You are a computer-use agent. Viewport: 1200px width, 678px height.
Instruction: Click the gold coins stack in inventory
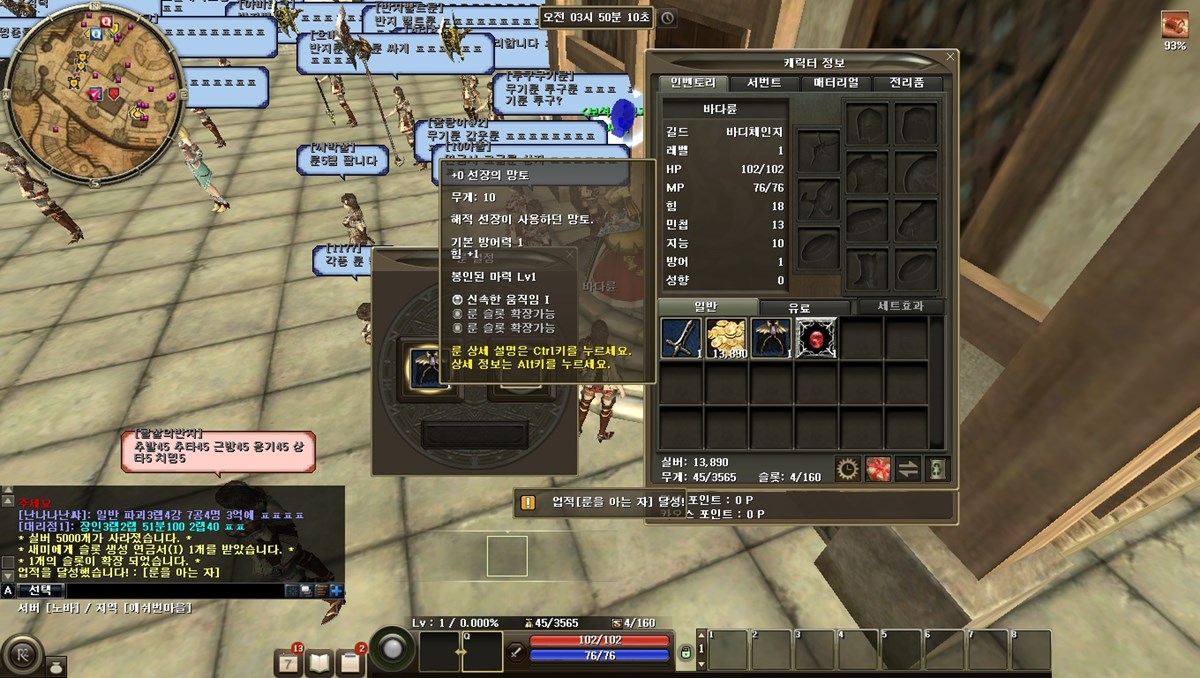click(726, 338)
